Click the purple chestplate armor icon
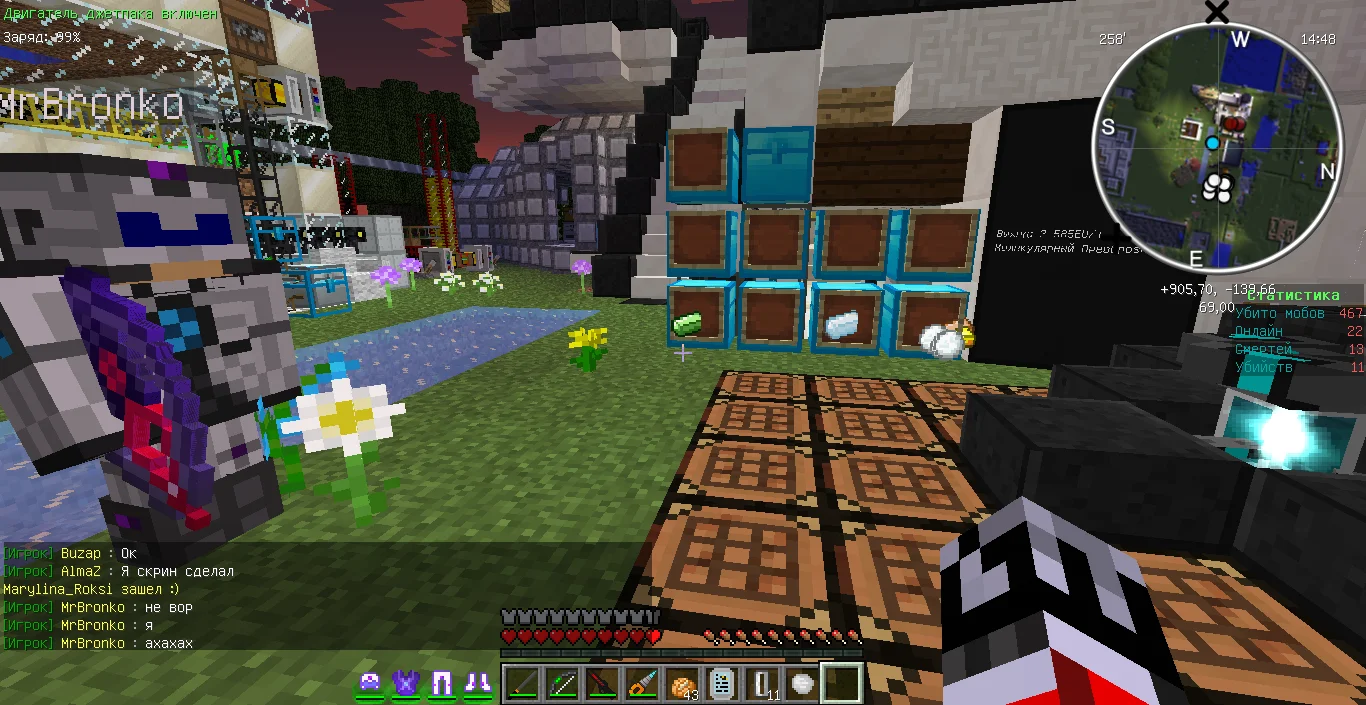This screenshot has width=1366, height=705. click(x=406, y=684)
